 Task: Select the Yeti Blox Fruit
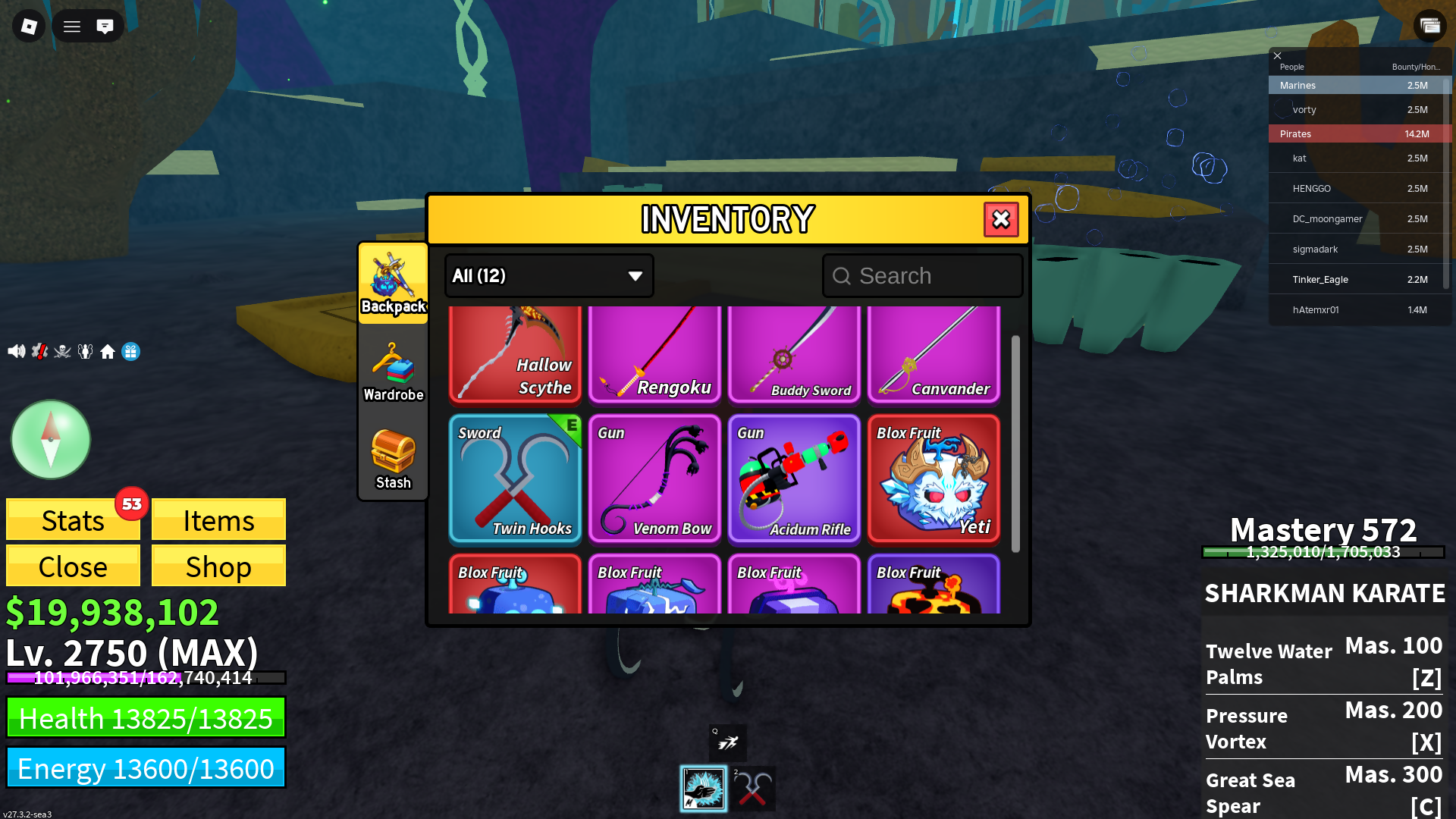[934, 479]
